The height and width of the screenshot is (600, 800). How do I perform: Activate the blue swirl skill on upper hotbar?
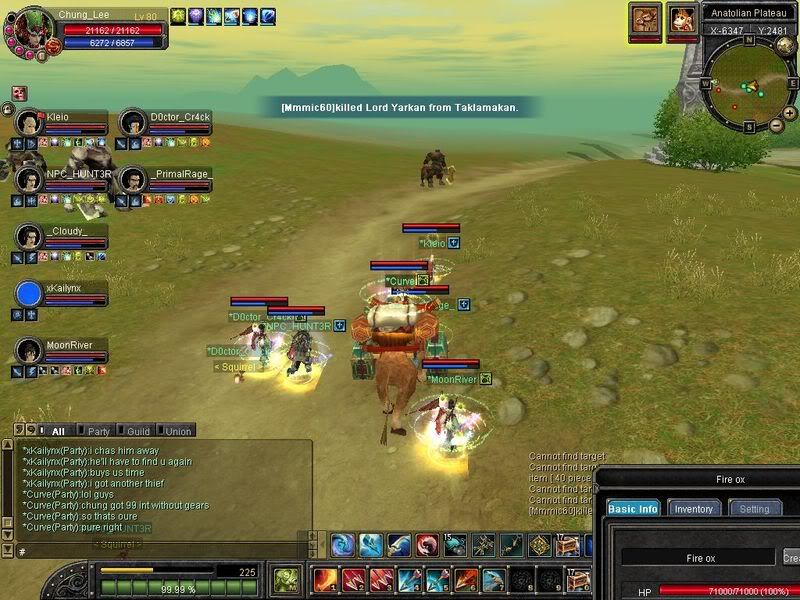tap(344, 545)
